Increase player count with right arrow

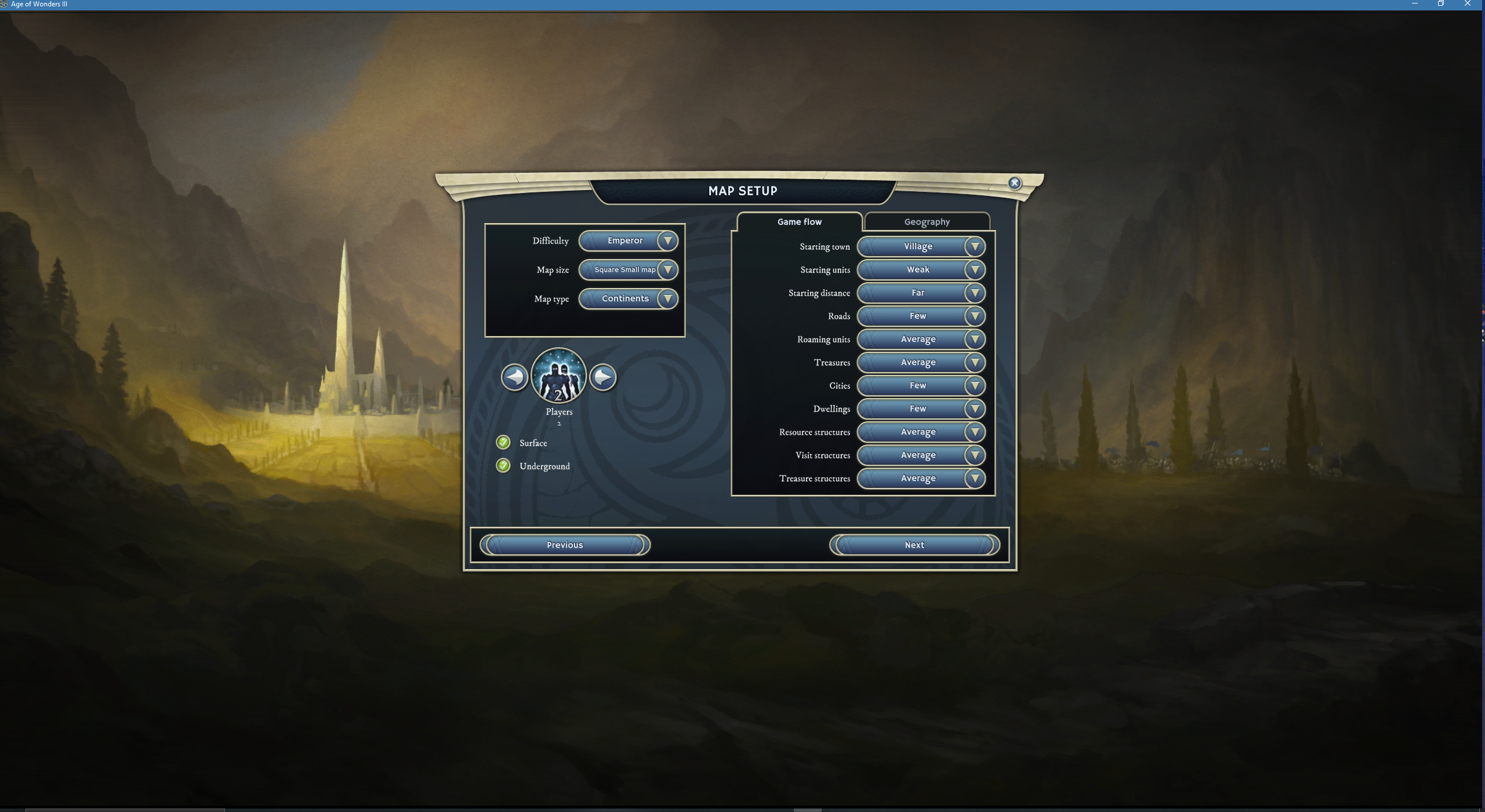click(x=603, y=377)
